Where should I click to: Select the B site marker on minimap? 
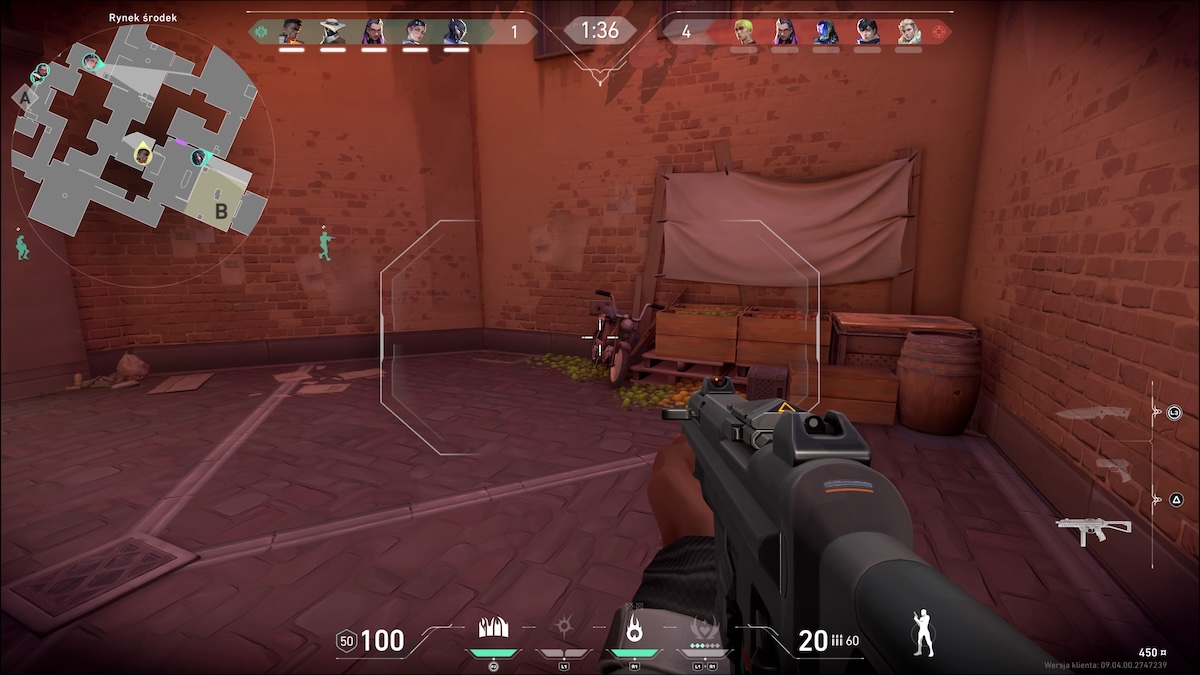(x=221, y=210)
